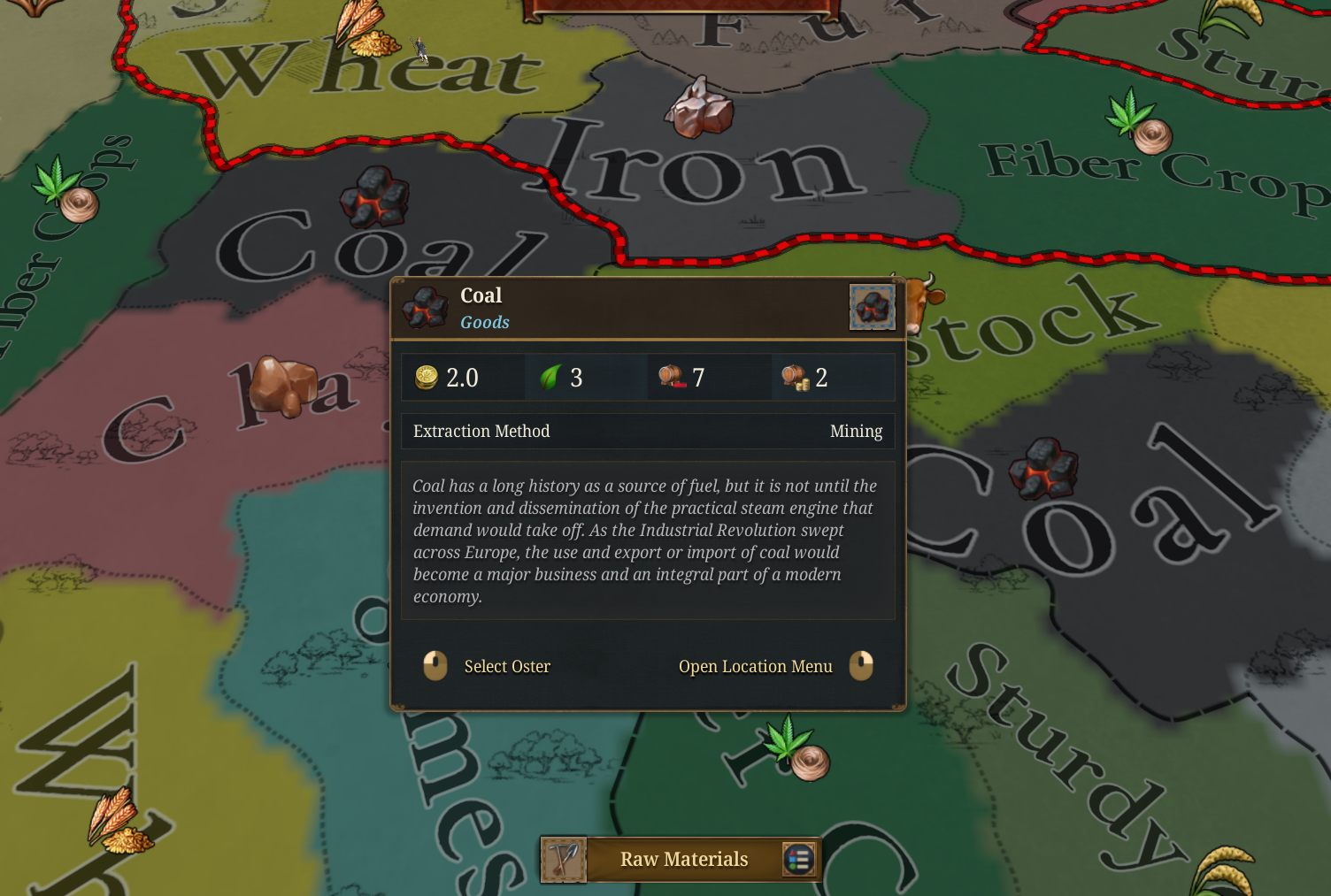Image resolution: width=1331 pixels, height=896 pixels.
Task: Select the iron ore map marker
Action: (699, 109)
